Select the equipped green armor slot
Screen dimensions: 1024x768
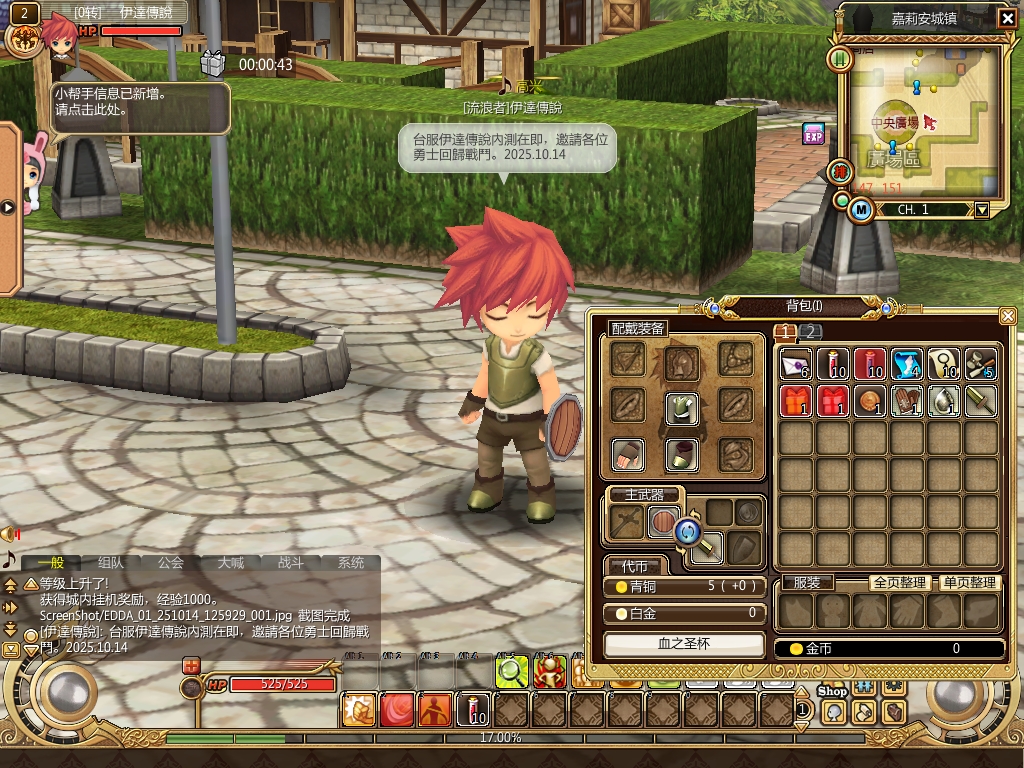click(x=682, y=406)
